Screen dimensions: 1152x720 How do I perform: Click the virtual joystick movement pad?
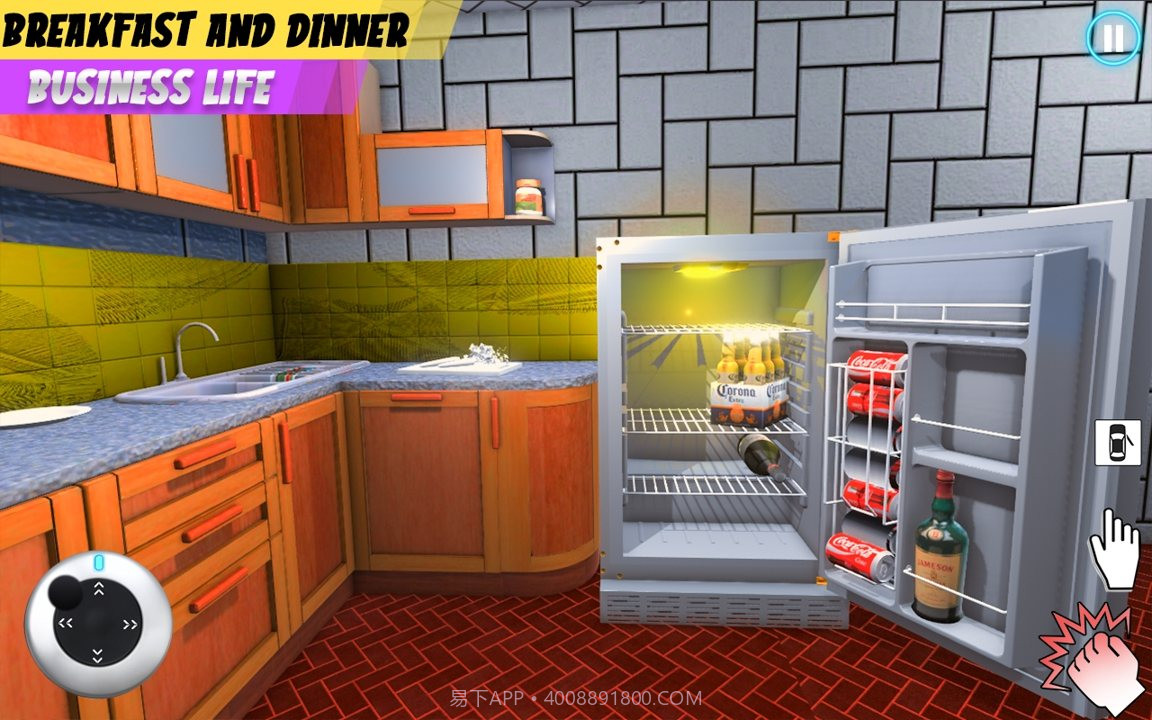98,623
